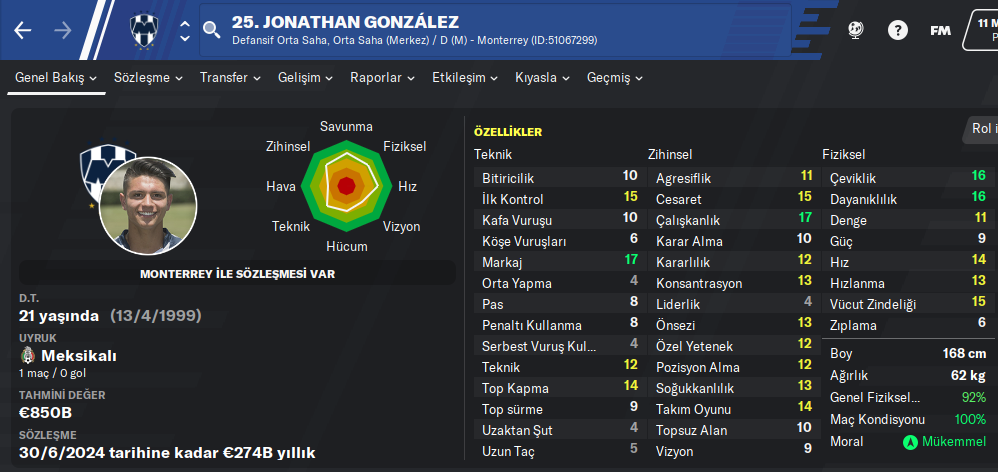The width and height of the screenshot is (998, 472).
Task: Open the Sözleşme menu
Action: pos(148,77)
